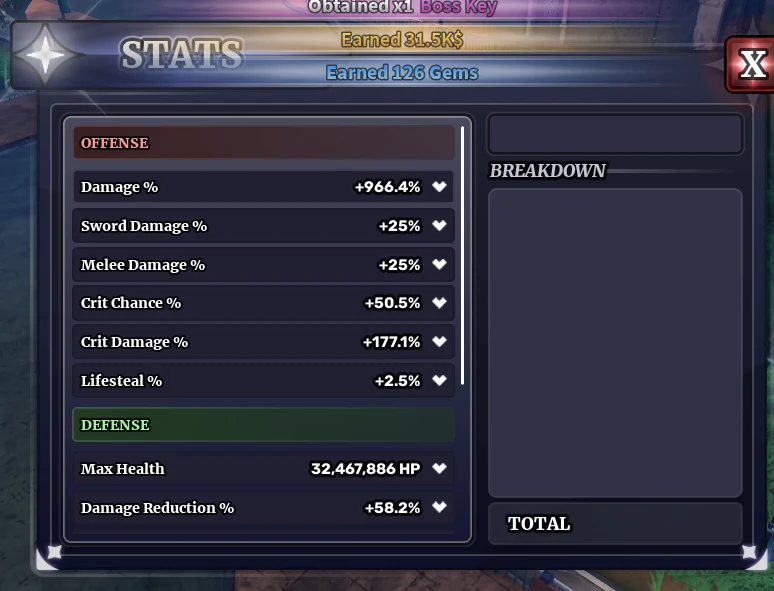This screenshot has width=774, height=591.
Task: Open the Crit Chance % breakdown
Action: 439,303
